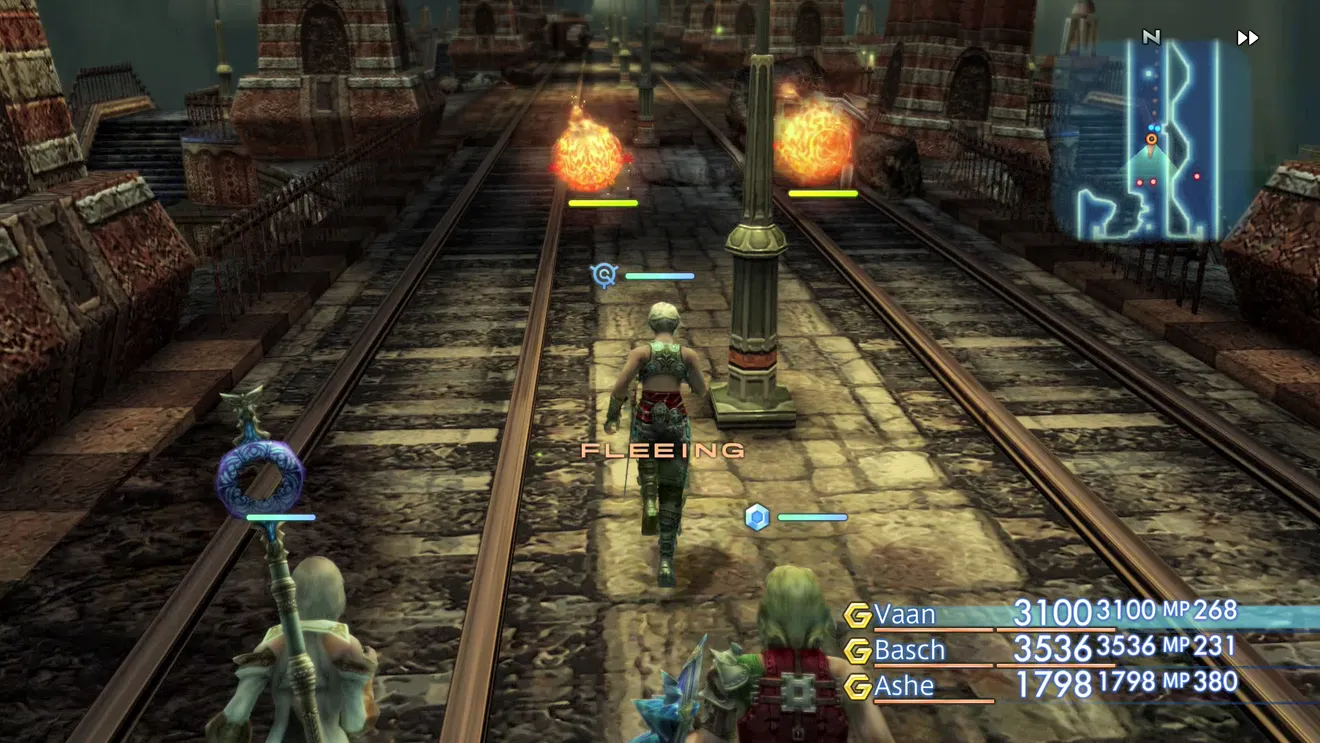Image resolution: width=1320 pixels, height=743 pixels.
Task: Click Ashe's gambit G icon
Action: (857, 687)
